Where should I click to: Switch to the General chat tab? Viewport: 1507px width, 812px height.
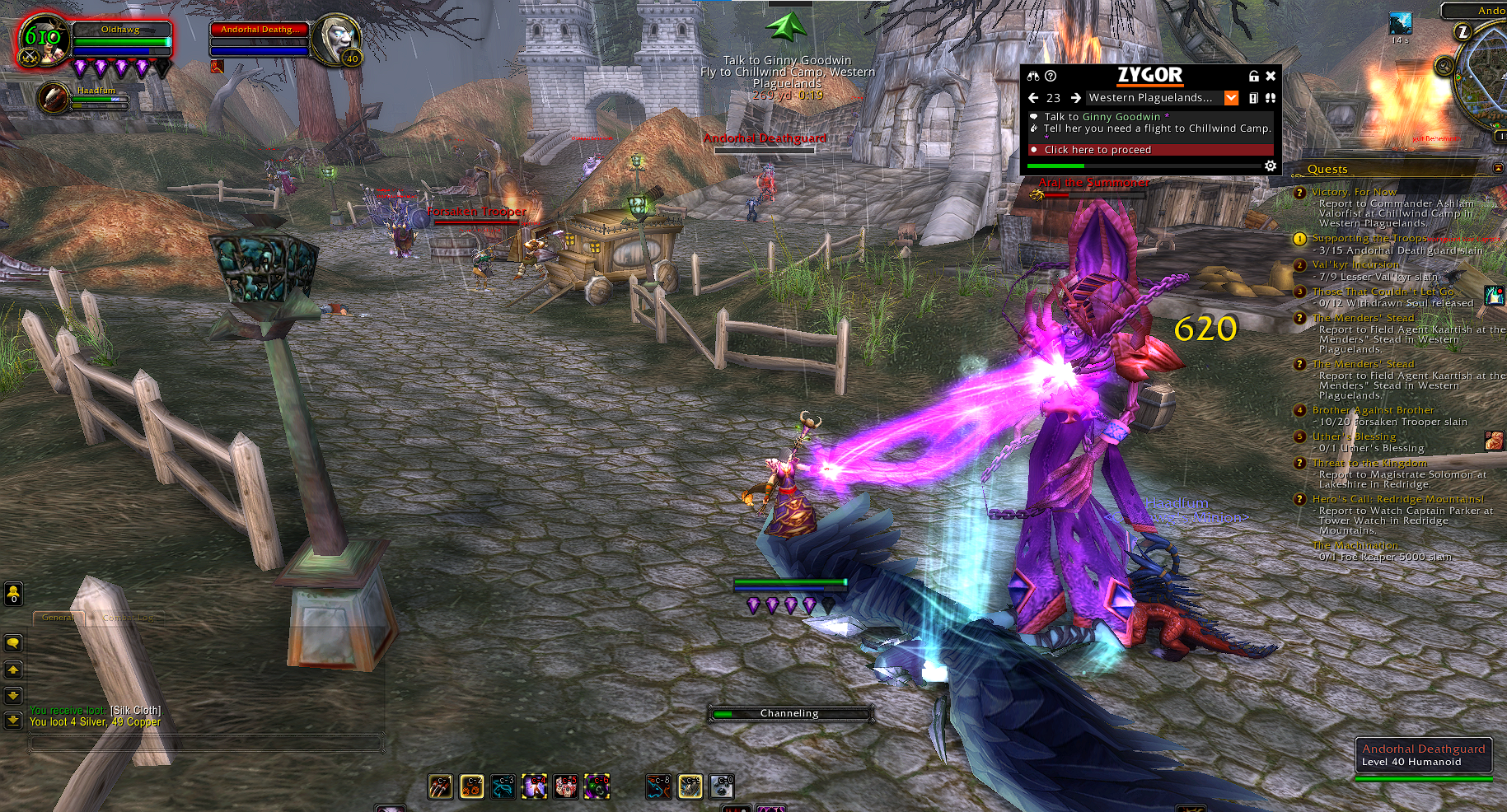[x=58, y=617]
